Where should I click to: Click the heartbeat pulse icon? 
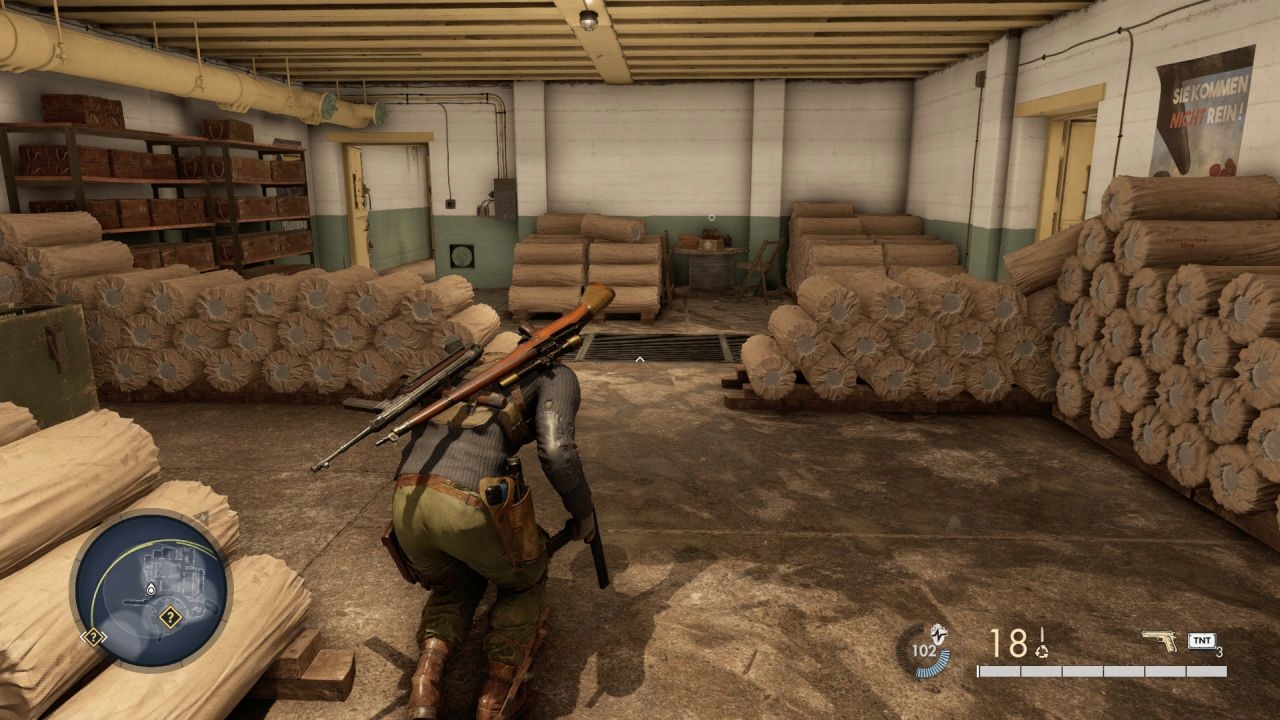(938, 633)
